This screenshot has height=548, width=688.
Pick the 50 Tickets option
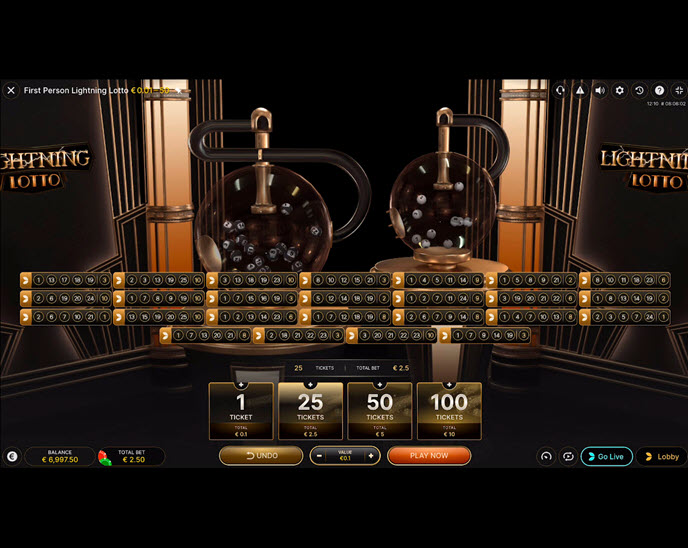379,410
